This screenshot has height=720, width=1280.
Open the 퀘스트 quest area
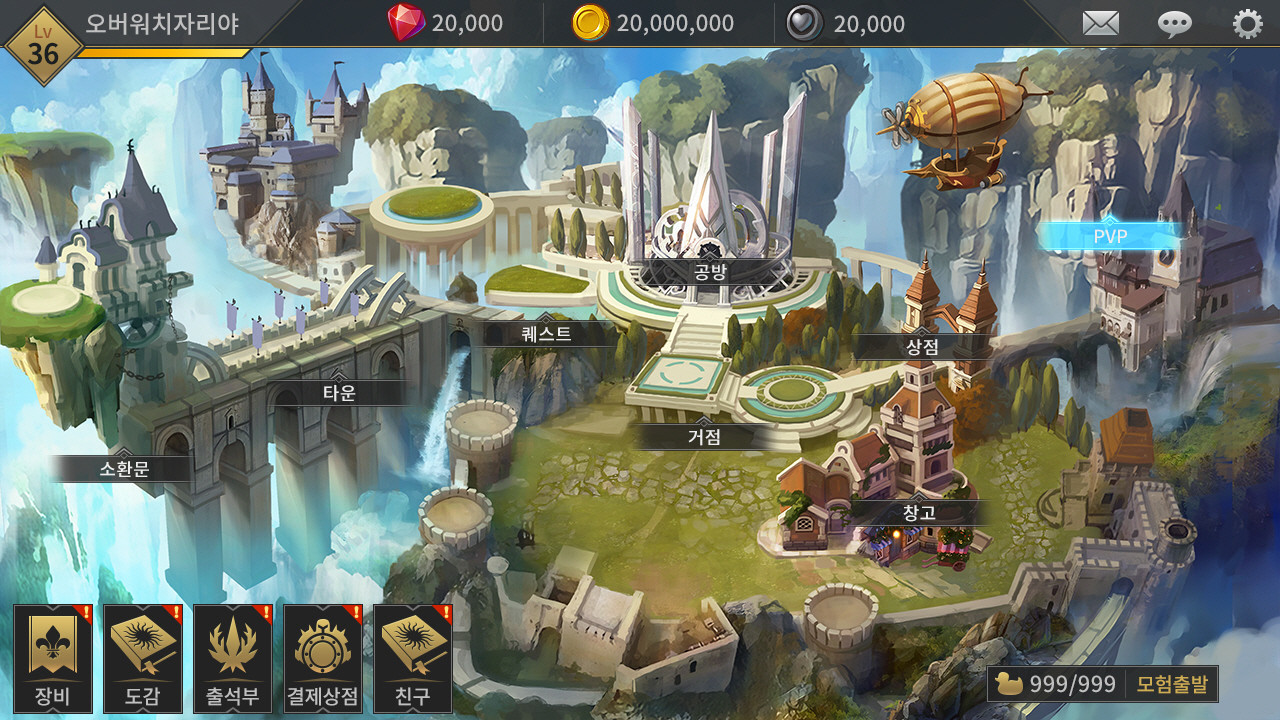547,333
